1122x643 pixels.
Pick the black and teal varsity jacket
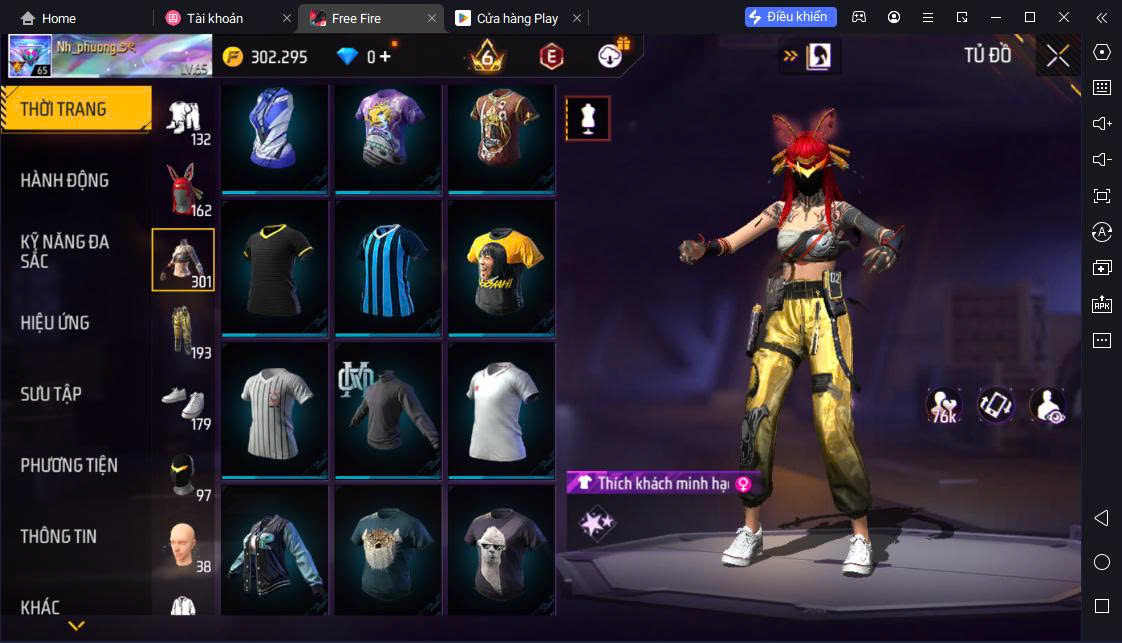coord(274,551)
